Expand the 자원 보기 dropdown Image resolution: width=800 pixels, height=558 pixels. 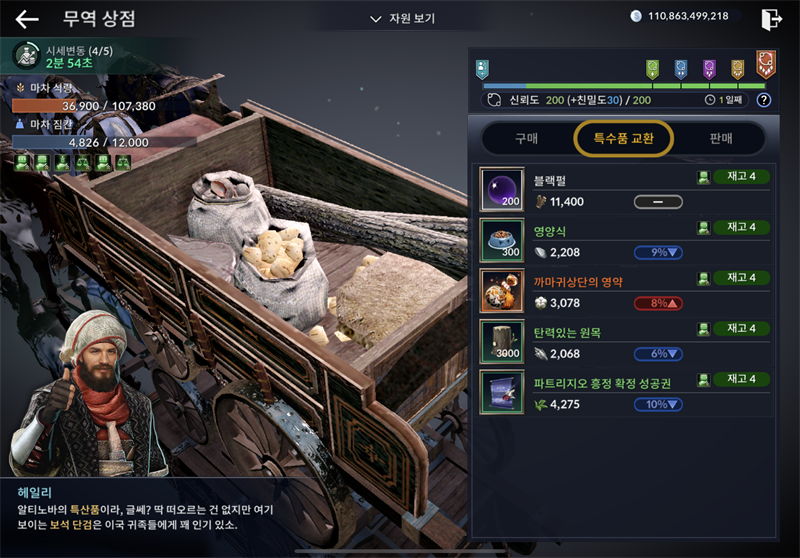pyautogui.click(x=402, y=18)
